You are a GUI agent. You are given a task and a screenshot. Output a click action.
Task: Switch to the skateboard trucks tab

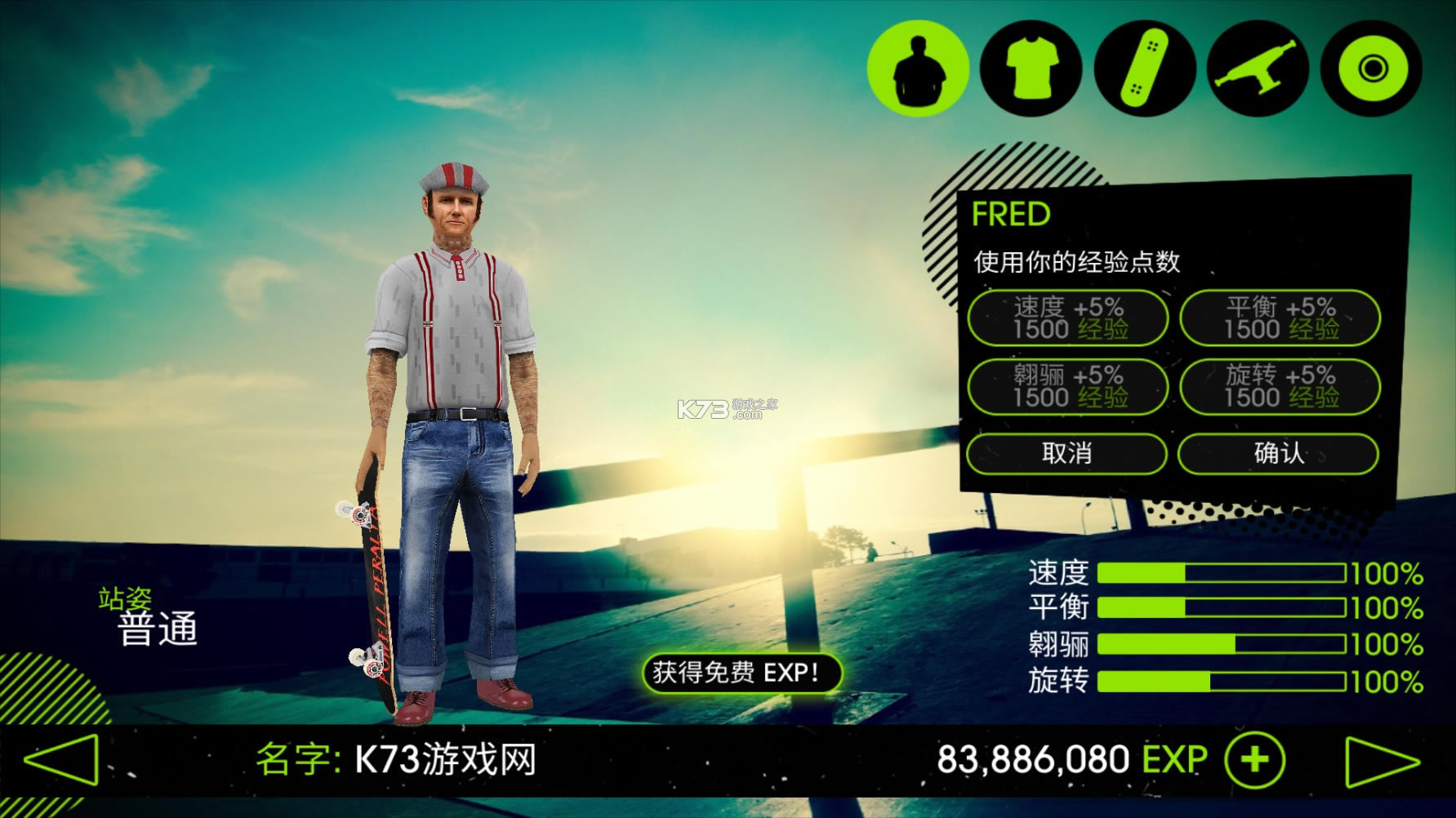pyautogui.click(x=1258, y=69)
